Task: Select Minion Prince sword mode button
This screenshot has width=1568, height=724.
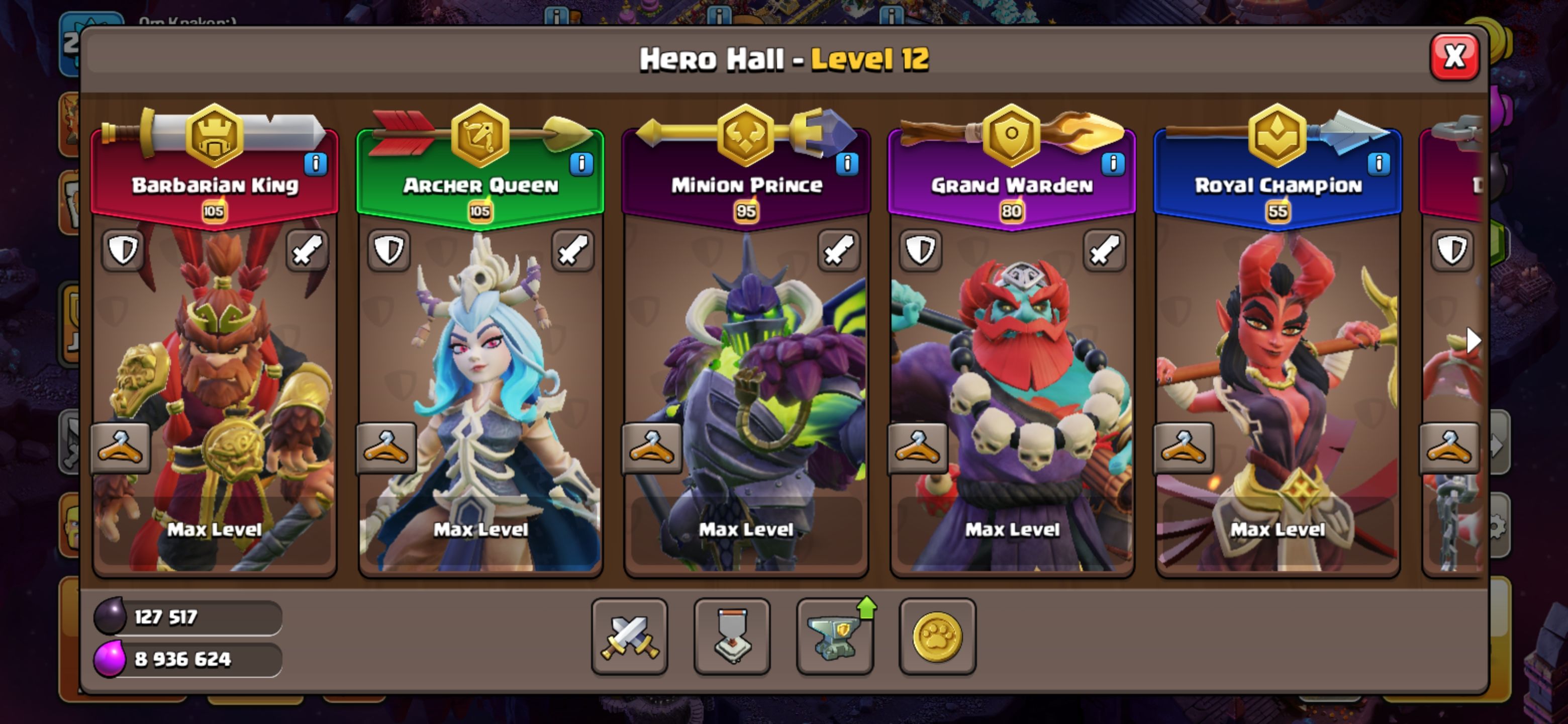Action: (838, 250)
